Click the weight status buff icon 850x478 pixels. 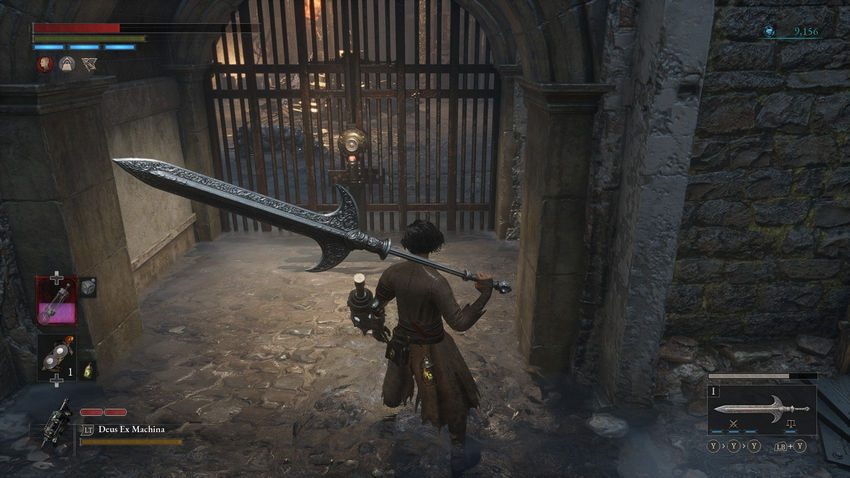67,64
